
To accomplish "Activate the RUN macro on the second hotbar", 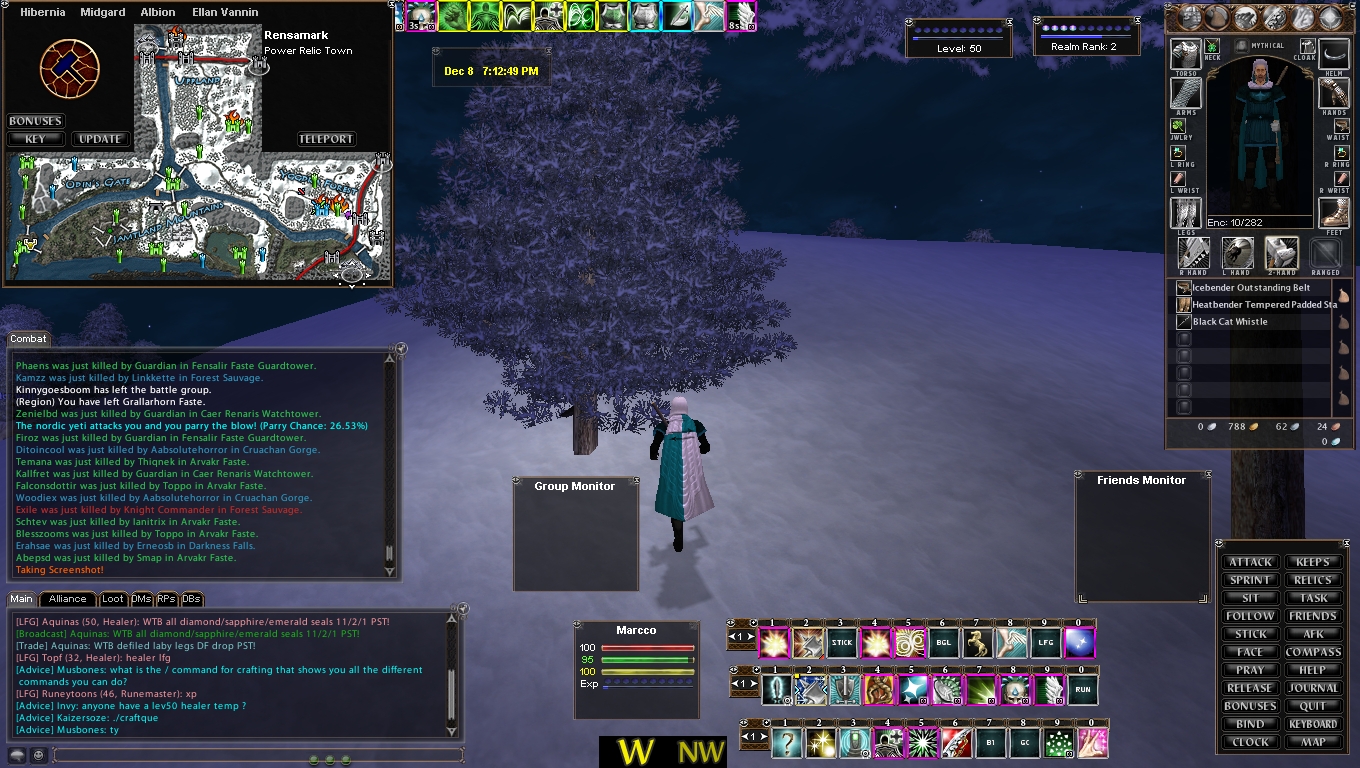I will [1083, 690].
